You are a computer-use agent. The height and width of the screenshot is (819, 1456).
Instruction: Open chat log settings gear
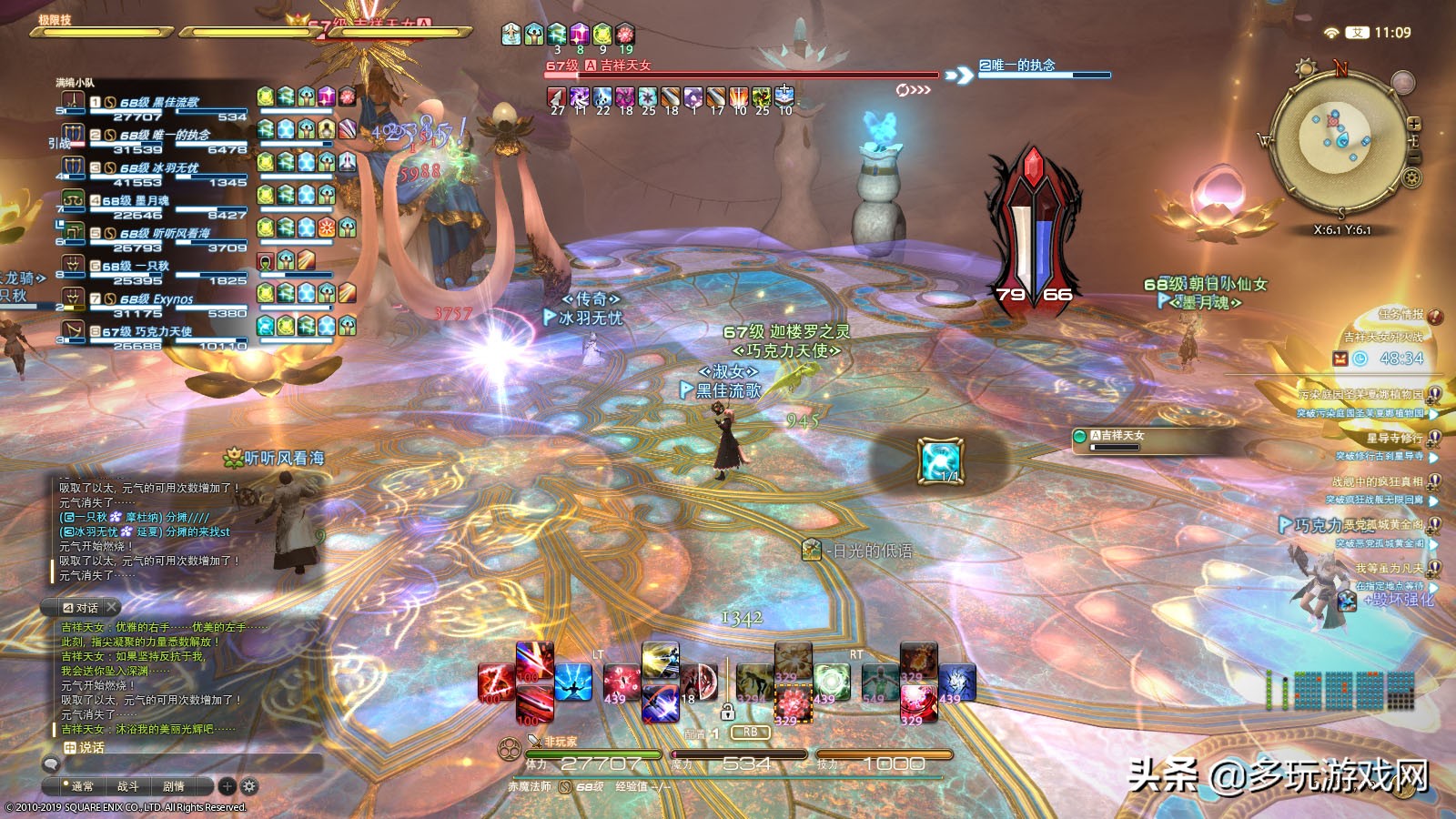click(249, 786)
